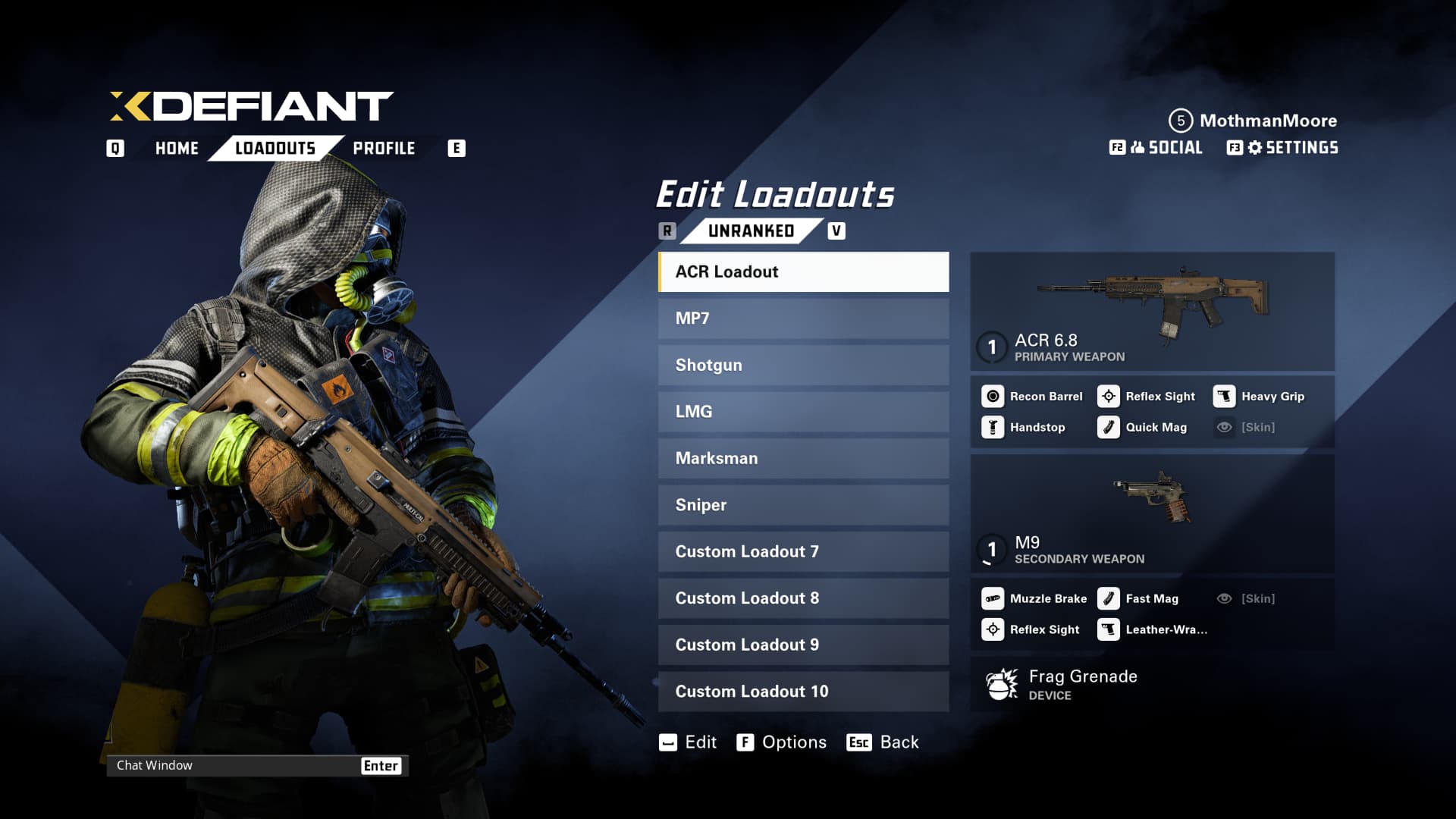Pick the LMG loadout
Screen dimensions: 1456x819
coord(803,412)
